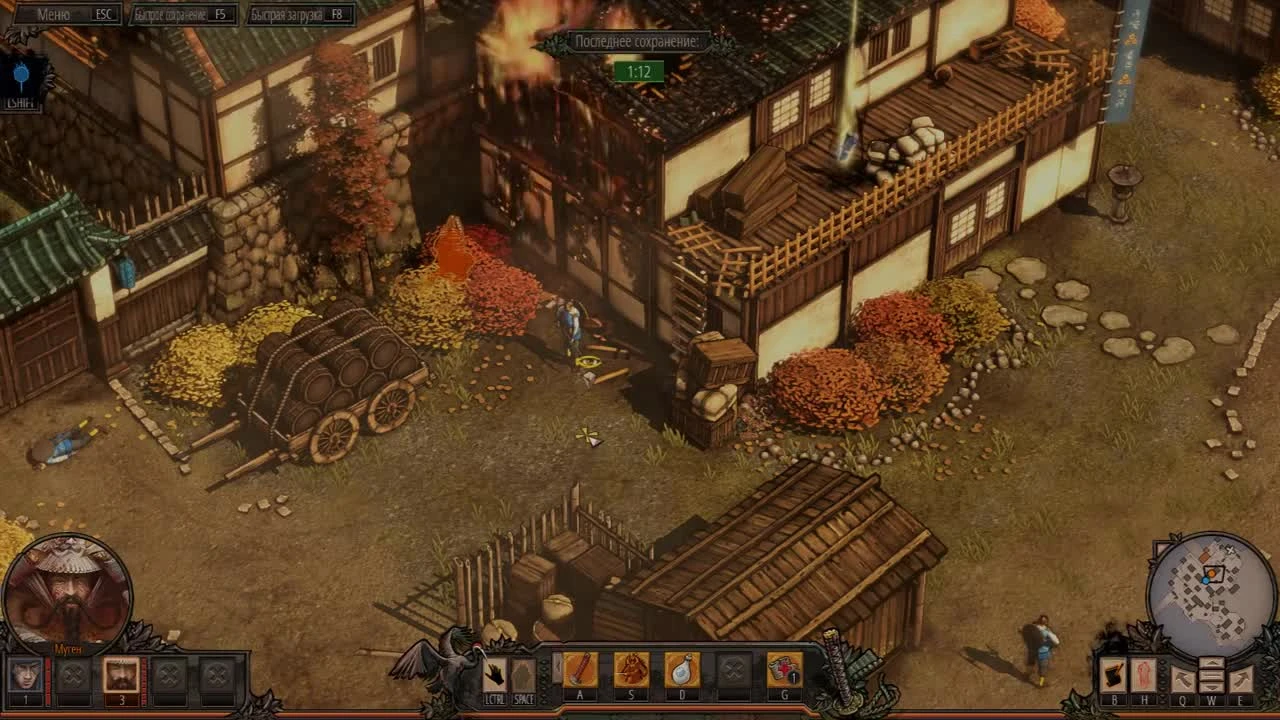Click the rotate camera right arrow bound to E
The image size is (1280, 720).
point(1241,675)
